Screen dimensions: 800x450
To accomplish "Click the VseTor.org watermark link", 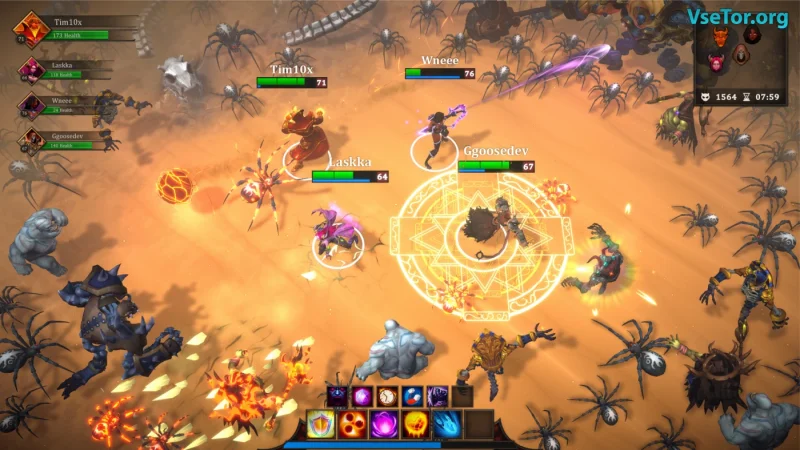I will [x=737, y=17].
